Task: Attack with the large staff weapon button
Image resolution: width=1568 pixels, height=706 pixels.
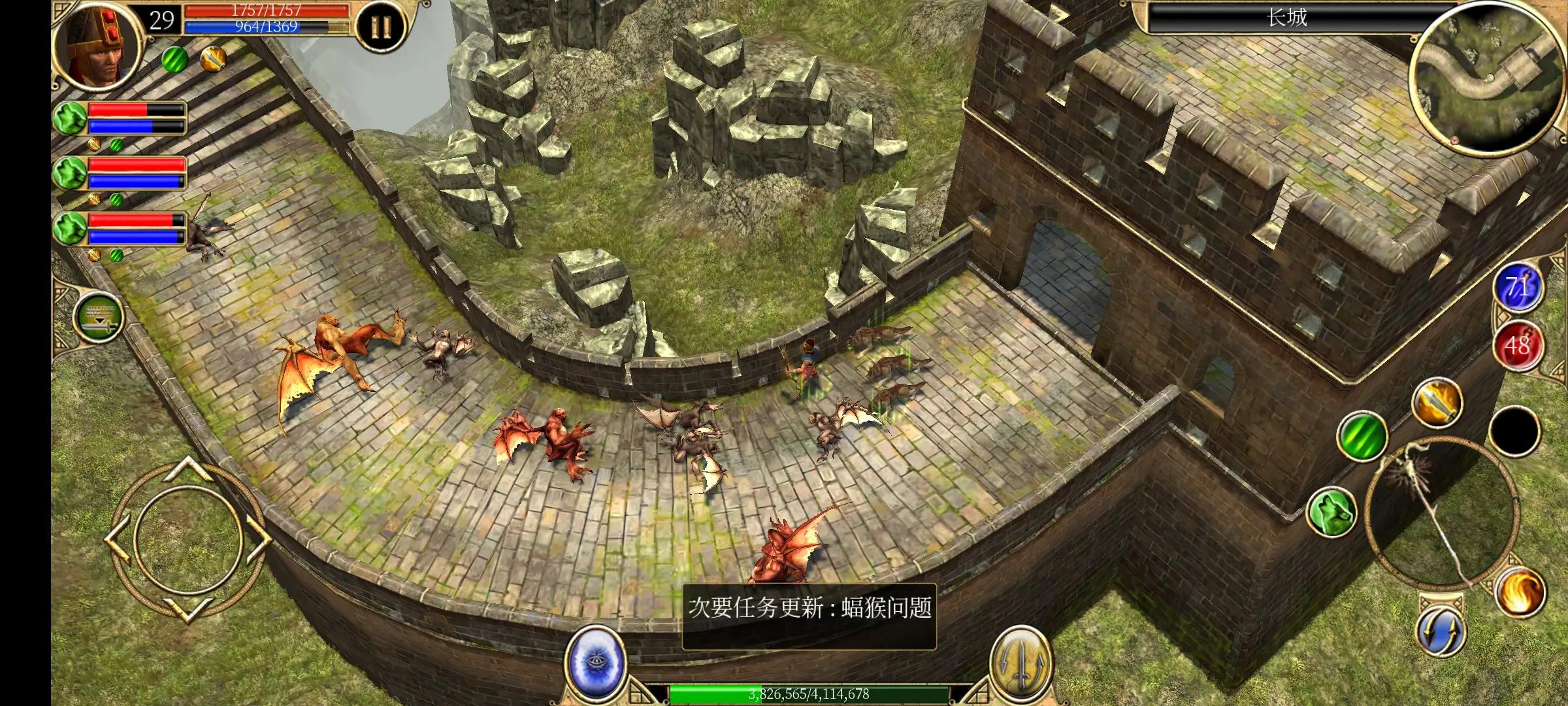Action: 1443,512
